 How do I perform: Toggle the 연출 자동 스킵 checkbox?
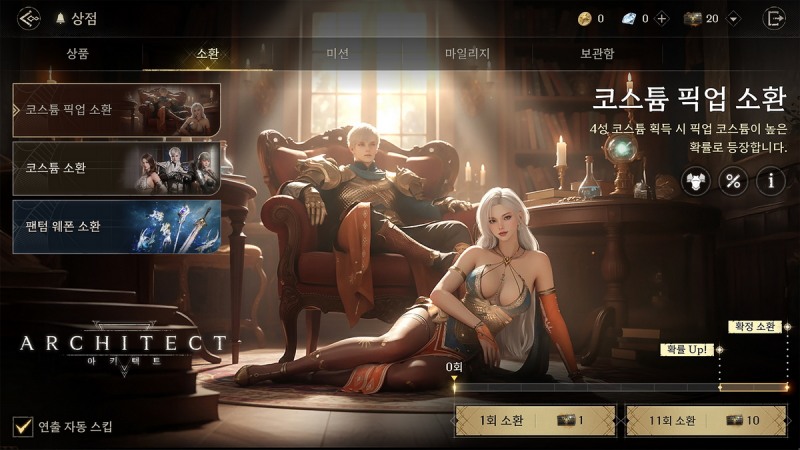tap(23, 427)
